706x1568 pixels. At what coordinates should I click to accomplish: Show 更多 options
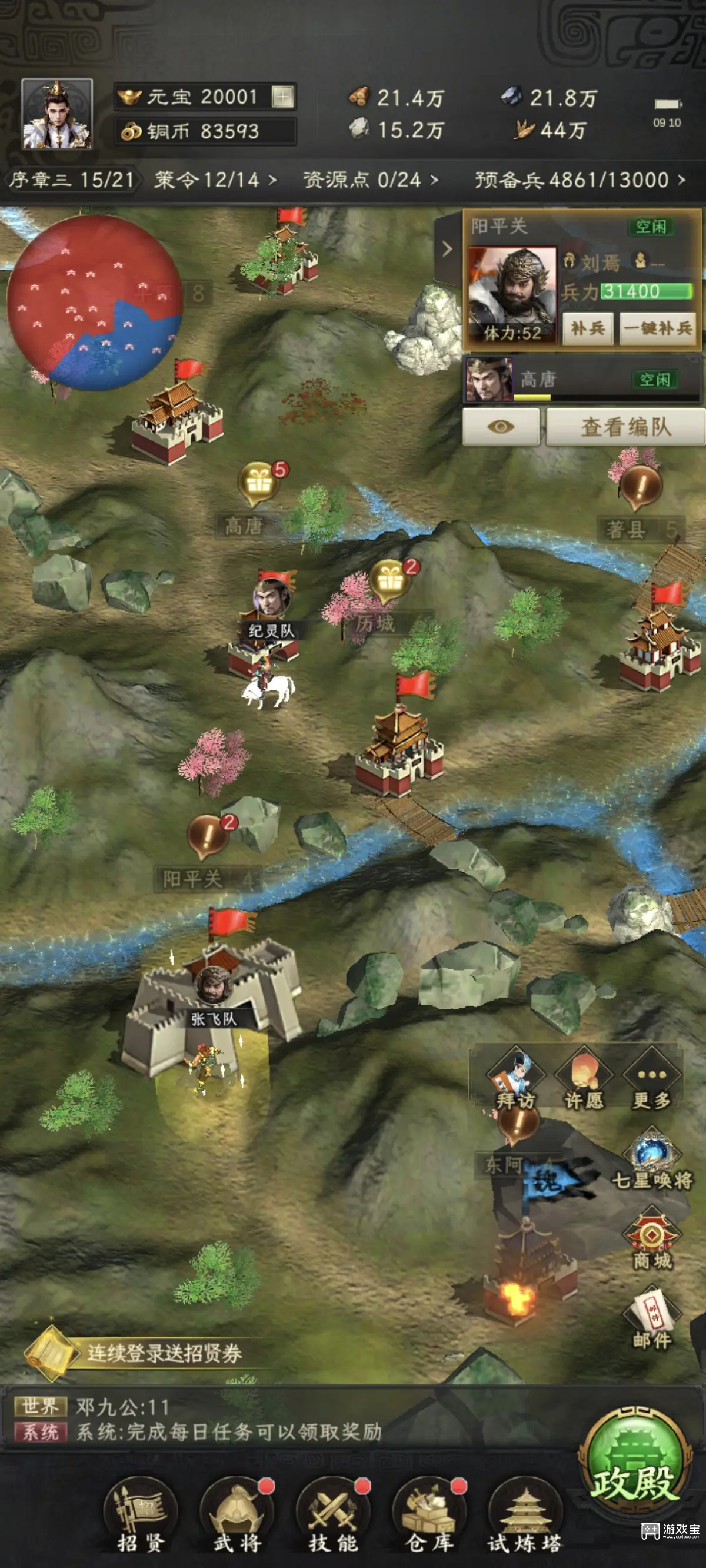(651, 1080)
